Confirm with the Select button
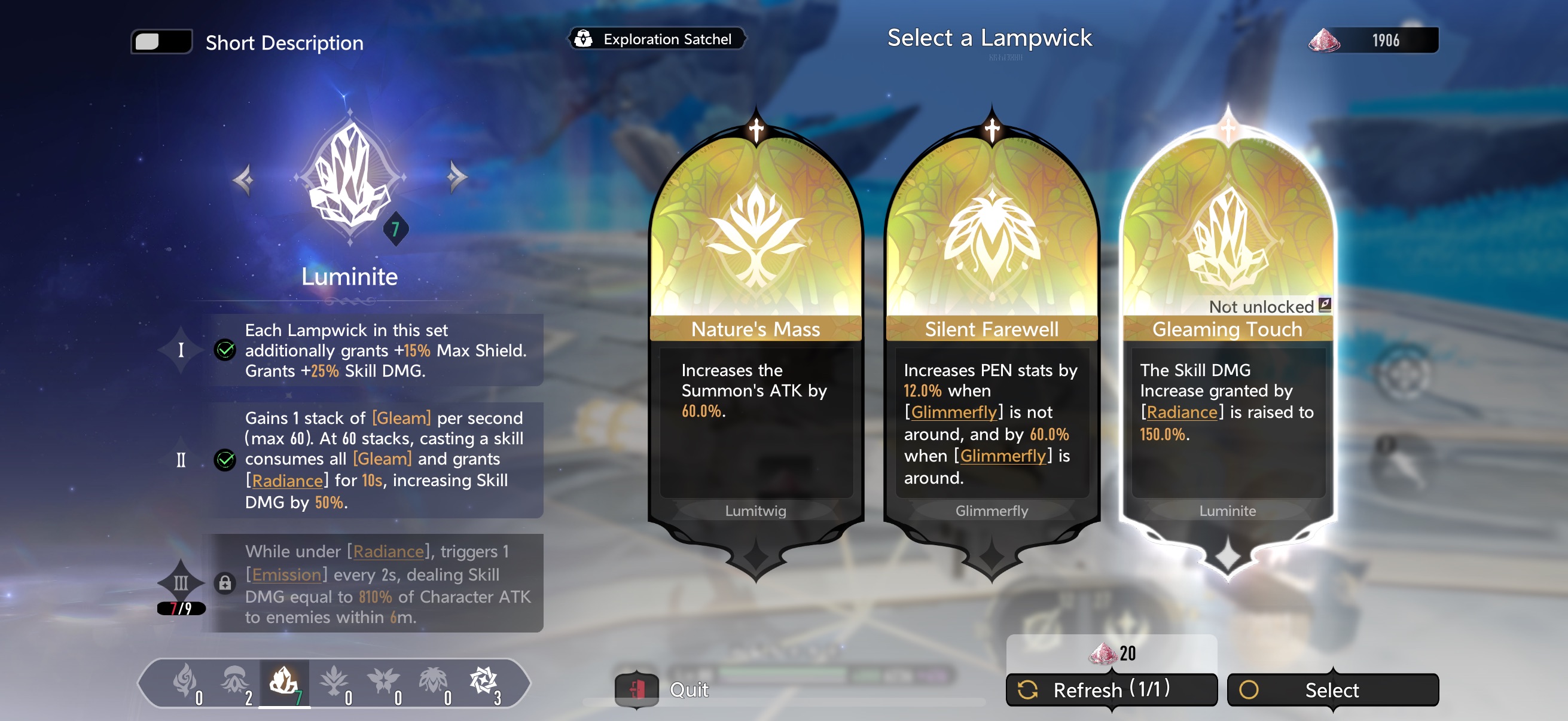This screenshot has width=1568, height=721. 1332,690
